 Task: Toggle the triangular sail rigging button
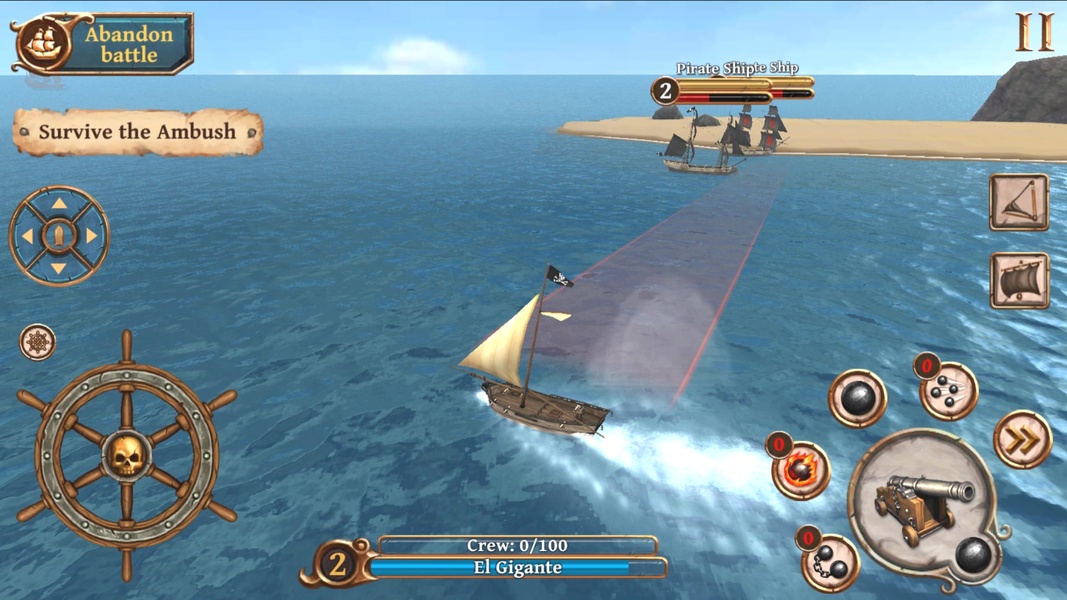point(1019,202)
